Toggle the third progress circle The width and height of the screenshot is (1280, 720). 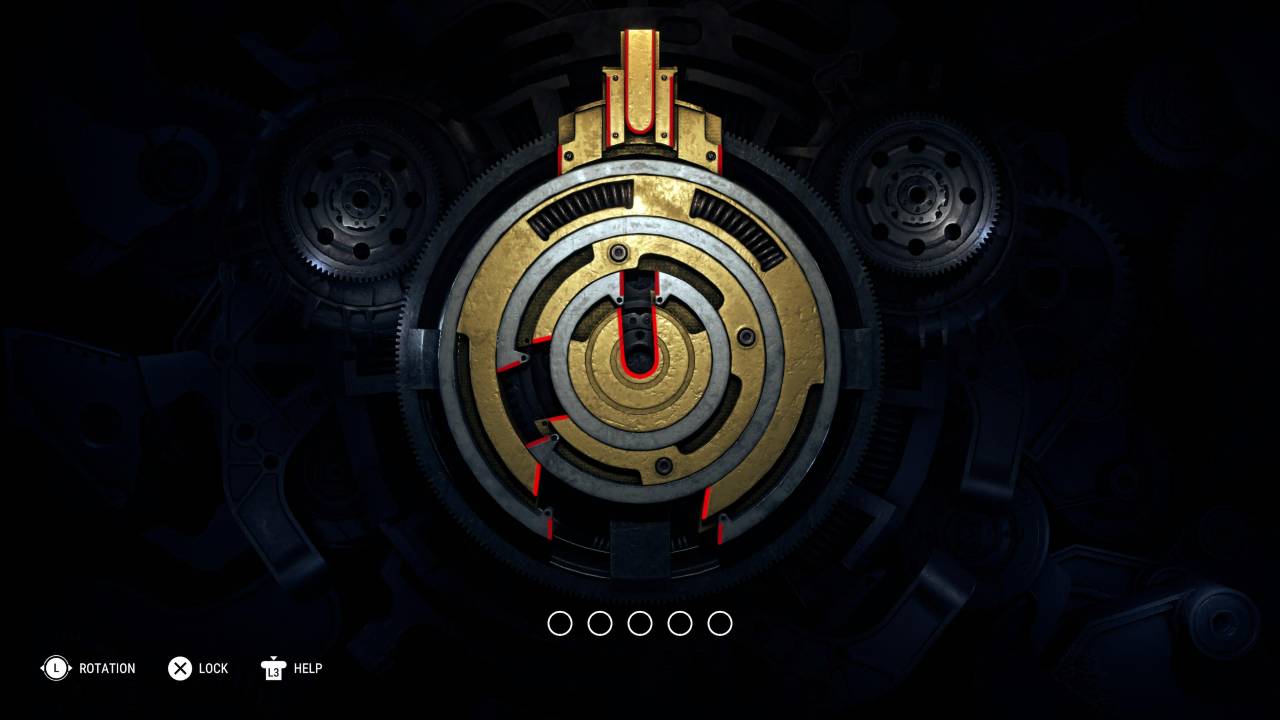click(640, 623)
